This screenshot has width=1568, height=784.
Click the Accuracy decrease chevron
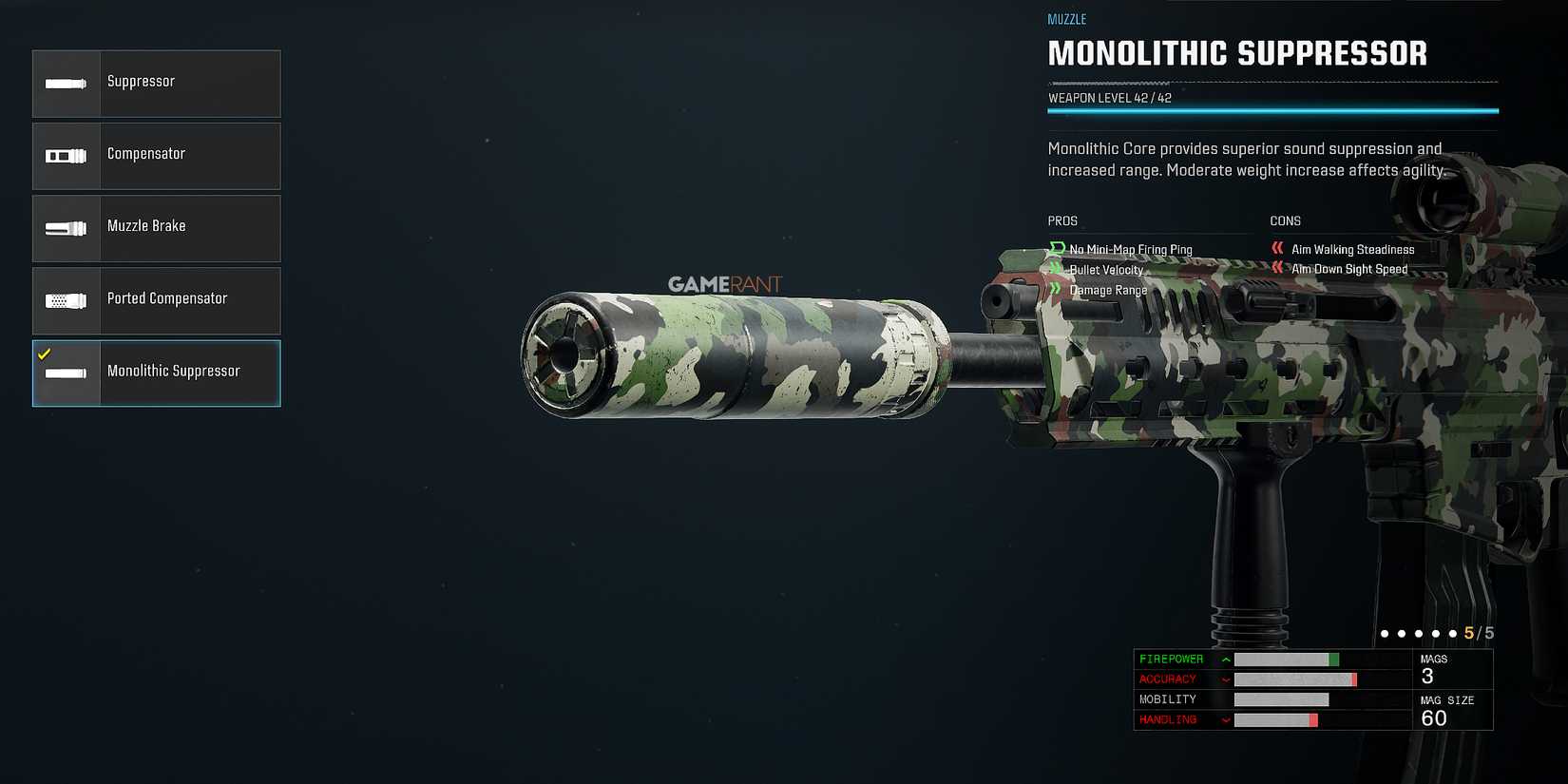coord(1226,679)
